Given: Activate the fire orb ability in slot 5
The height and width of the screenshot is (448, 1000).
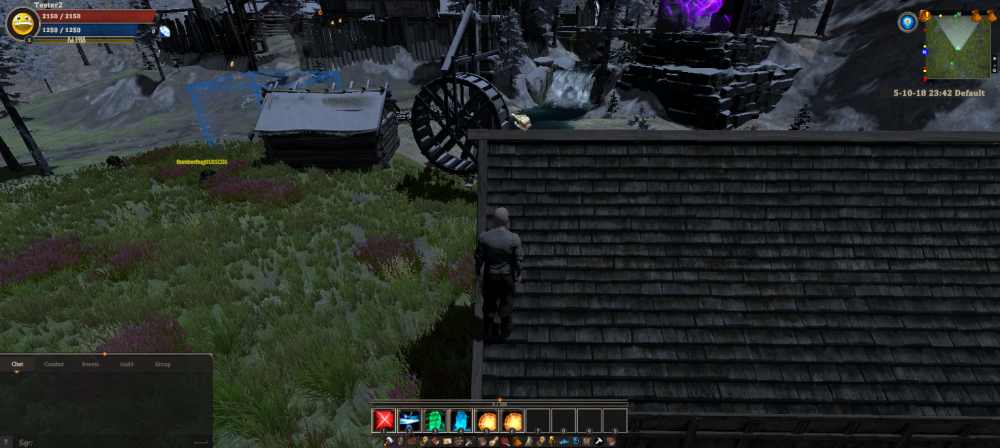Looking at the screenshot, I should click(487, 420).
